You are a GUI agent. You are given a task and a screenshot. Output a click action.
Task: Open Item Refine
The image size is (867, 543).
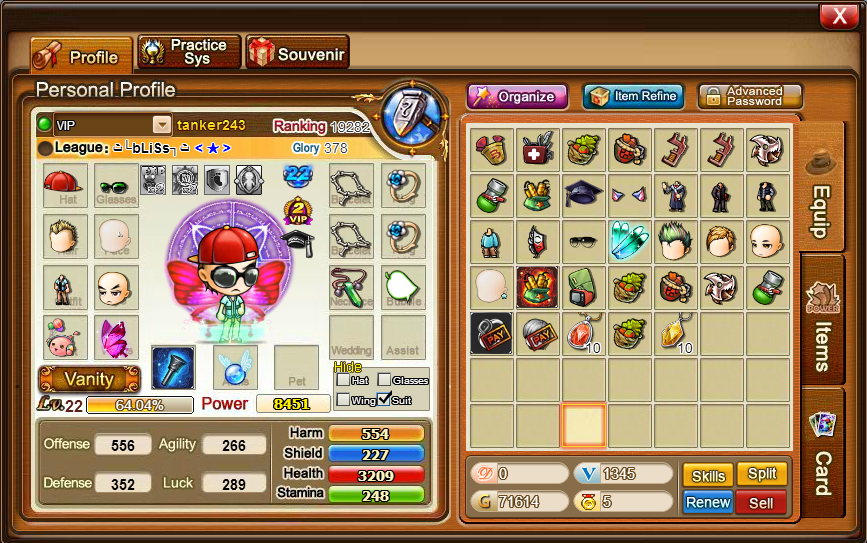coord(634,96)
